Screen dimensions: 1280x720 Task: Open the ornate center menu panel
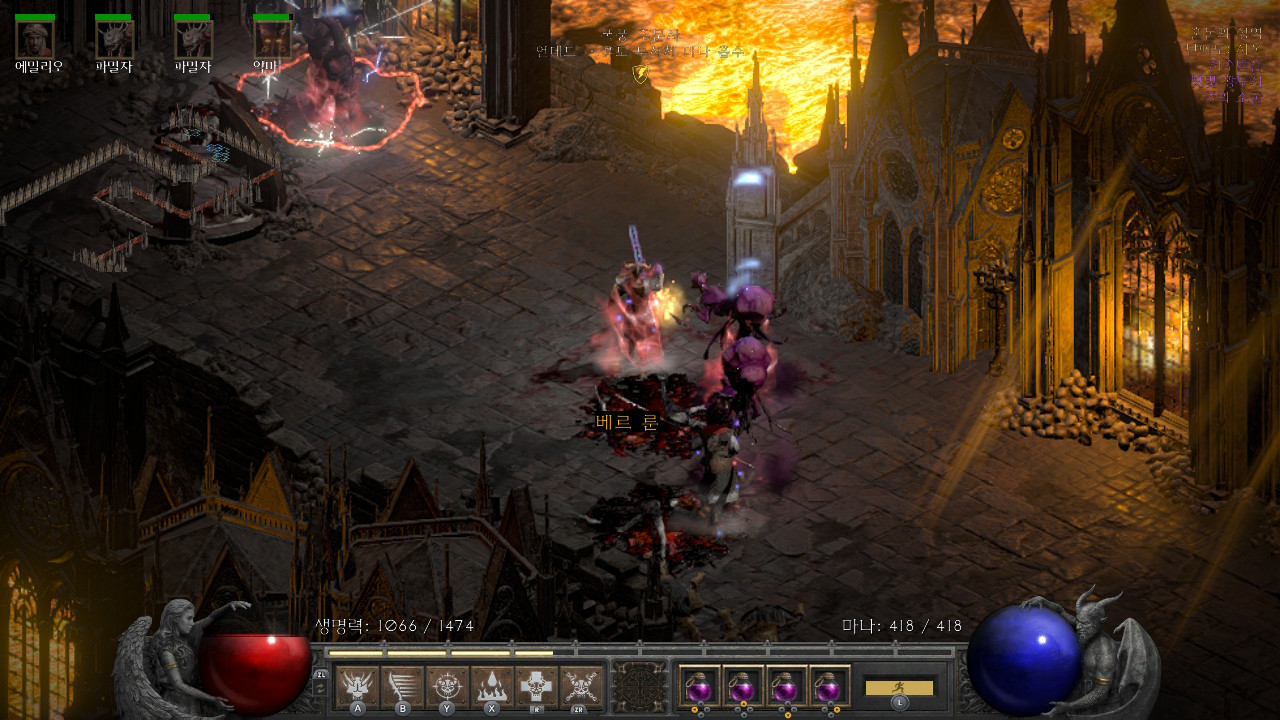click(x=639, y=687)
